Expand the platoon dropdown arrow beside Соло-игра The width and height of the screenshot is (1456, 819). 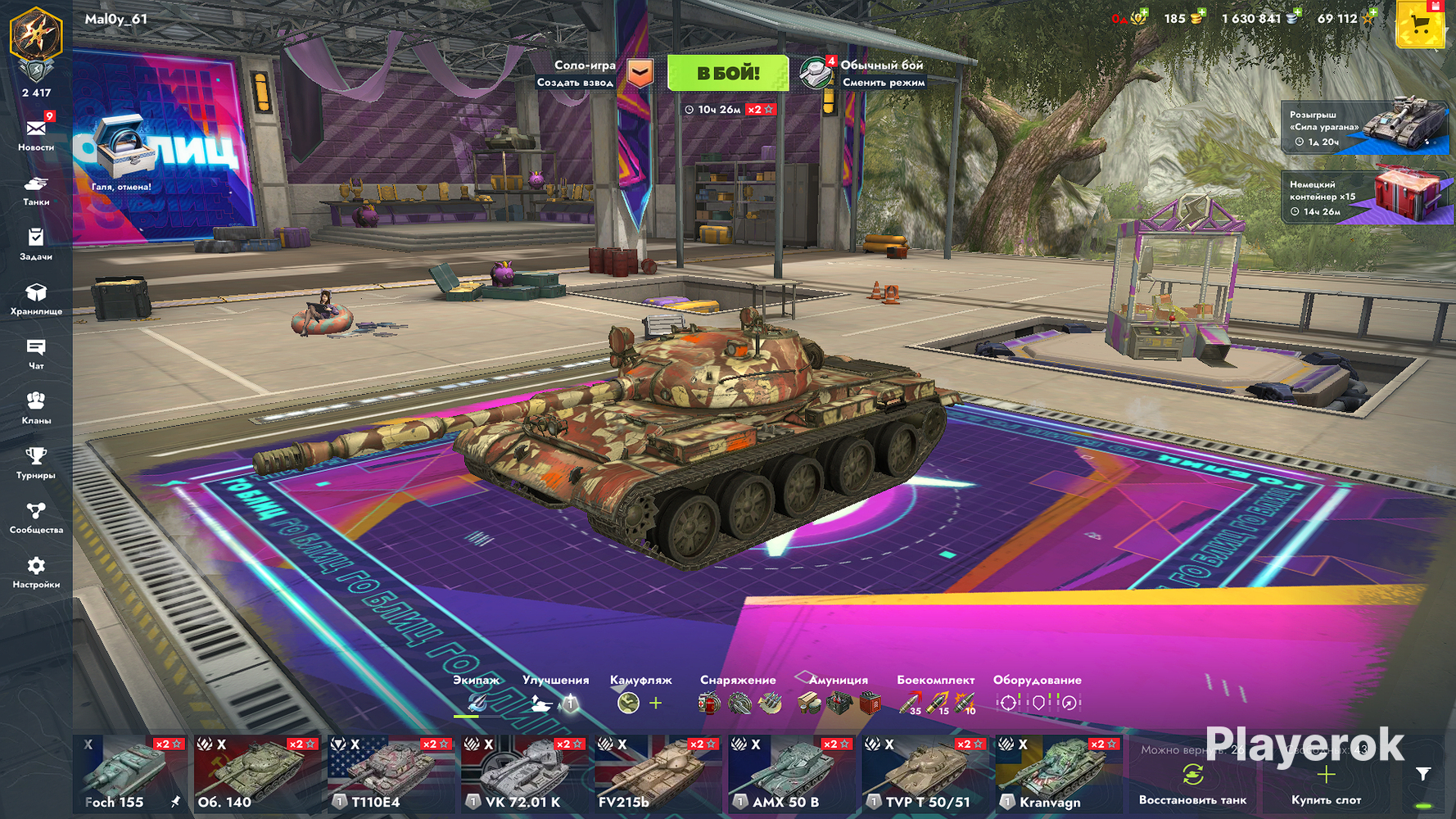[640, 73]
